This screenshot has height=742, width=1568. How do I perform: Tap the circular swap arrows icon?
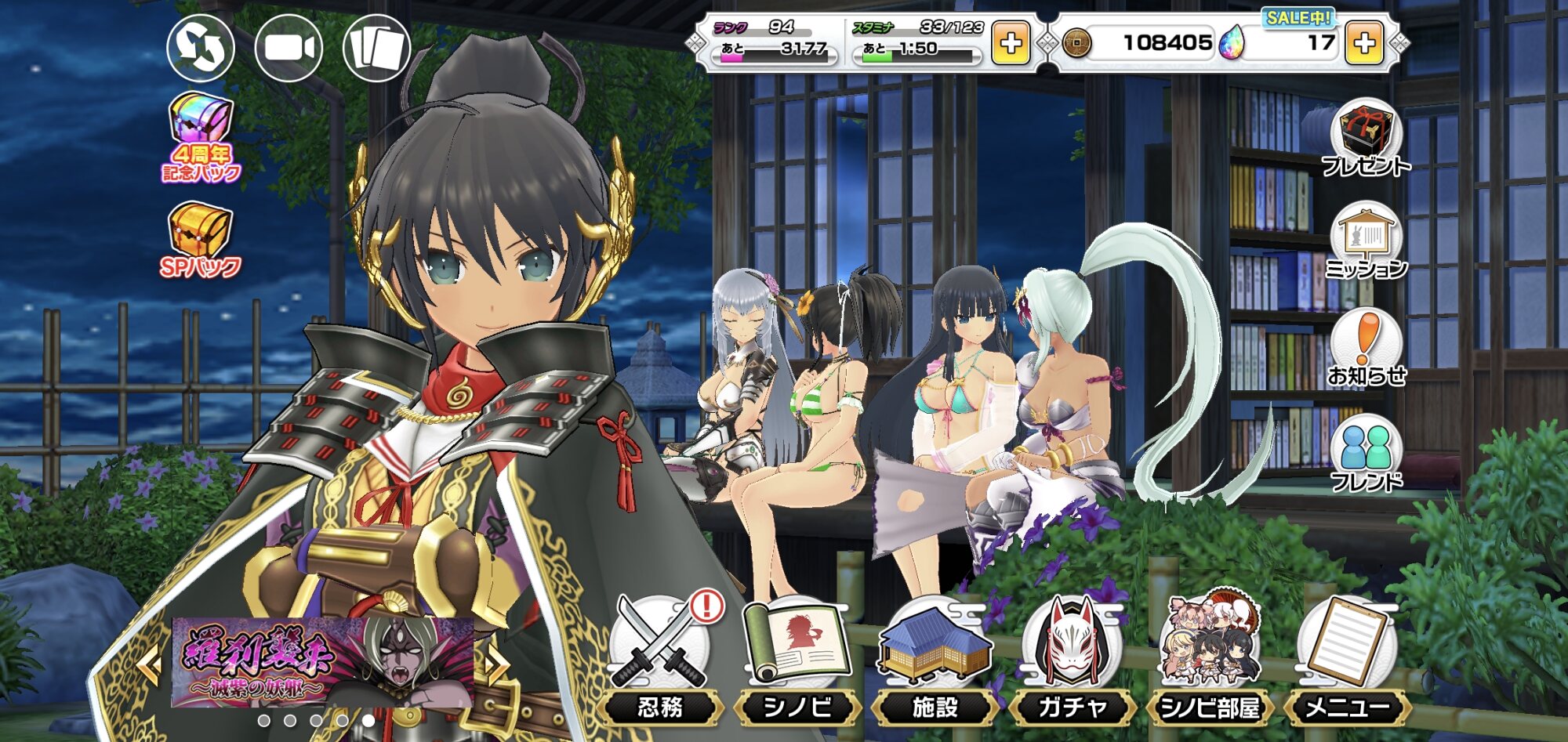click(201, 47)
